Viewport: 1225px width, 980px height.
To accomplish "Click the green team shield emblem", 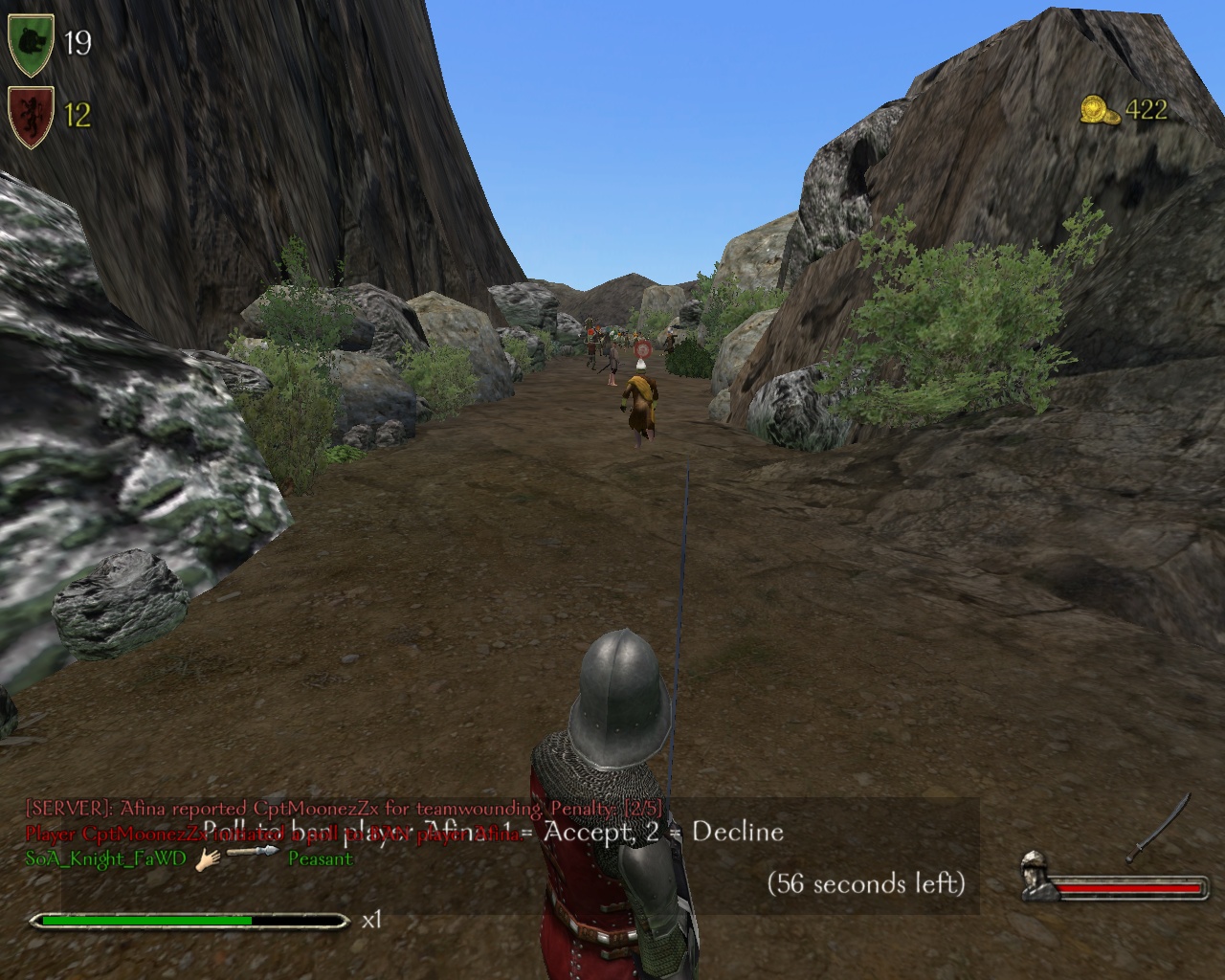I will [x=32, y=43].
